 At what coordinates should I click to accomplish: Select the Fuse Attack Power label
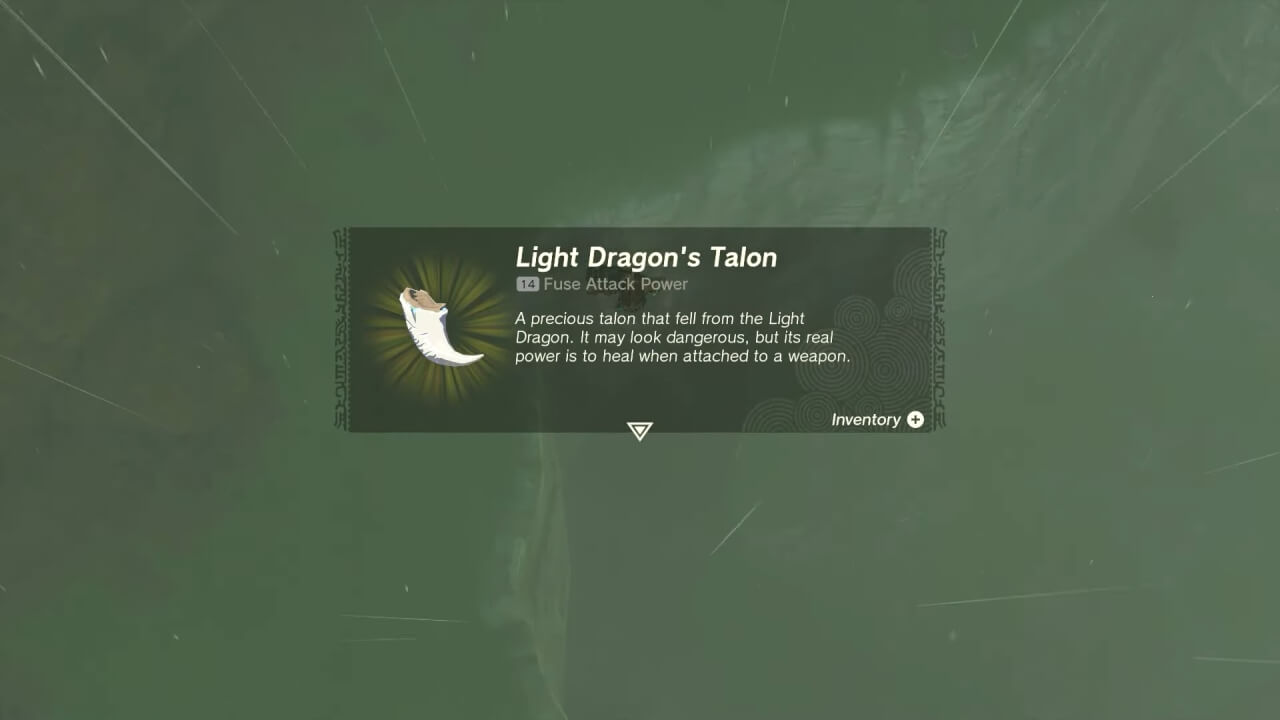615,284
